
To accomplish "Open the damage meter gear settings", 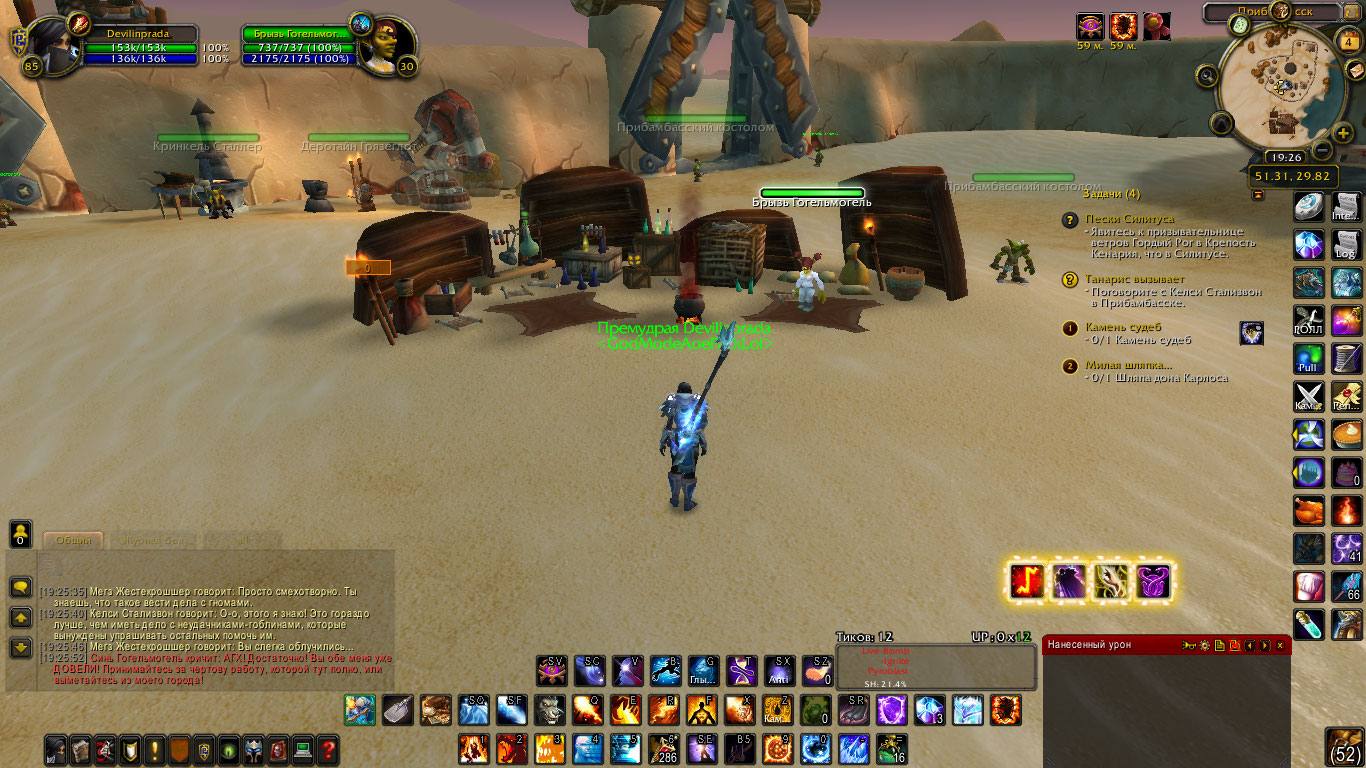I will point(1205,646).
